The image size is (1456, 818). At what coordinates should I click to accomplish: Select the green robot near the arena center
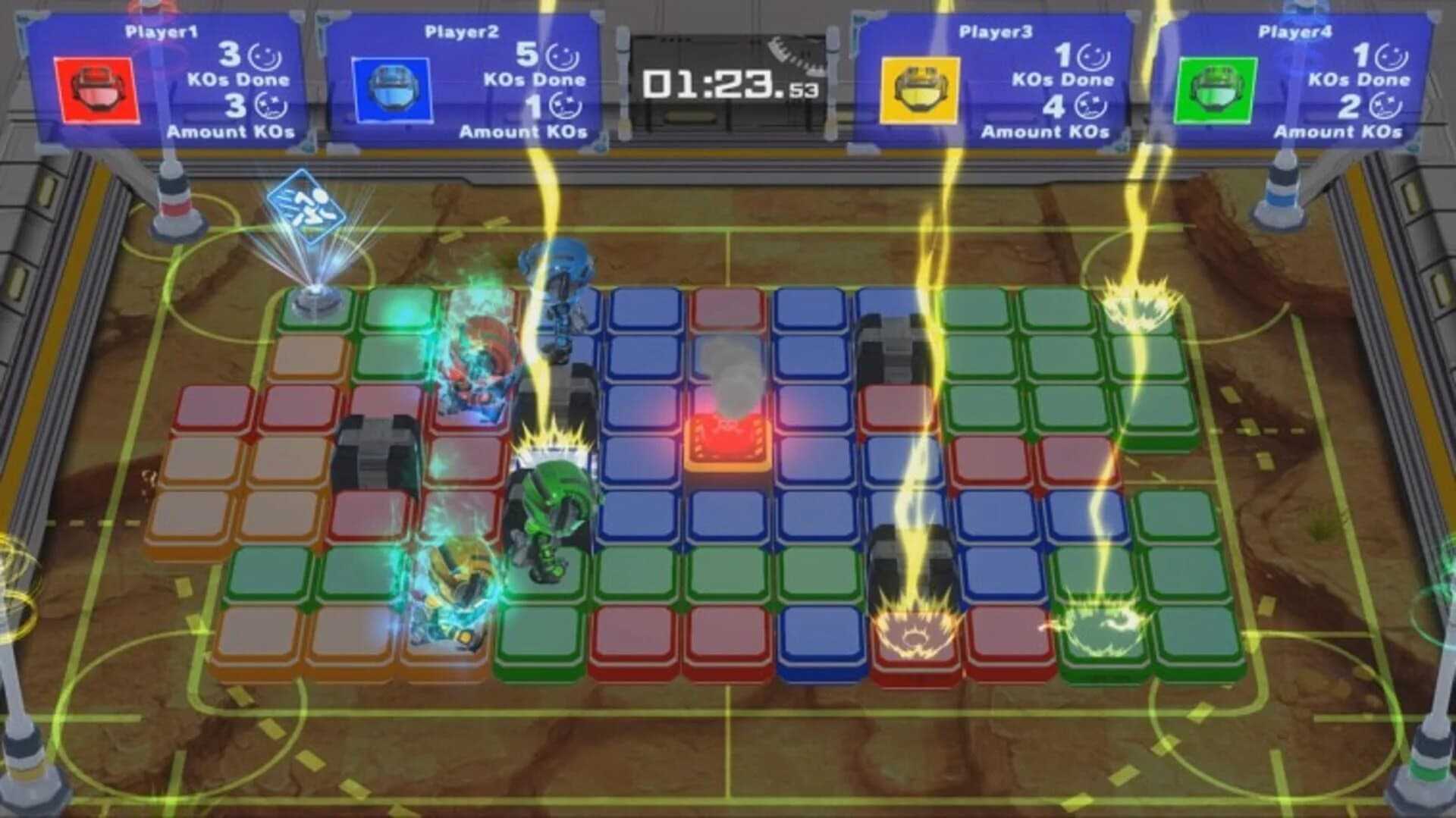pyautogui.click(x=550, y=508)
